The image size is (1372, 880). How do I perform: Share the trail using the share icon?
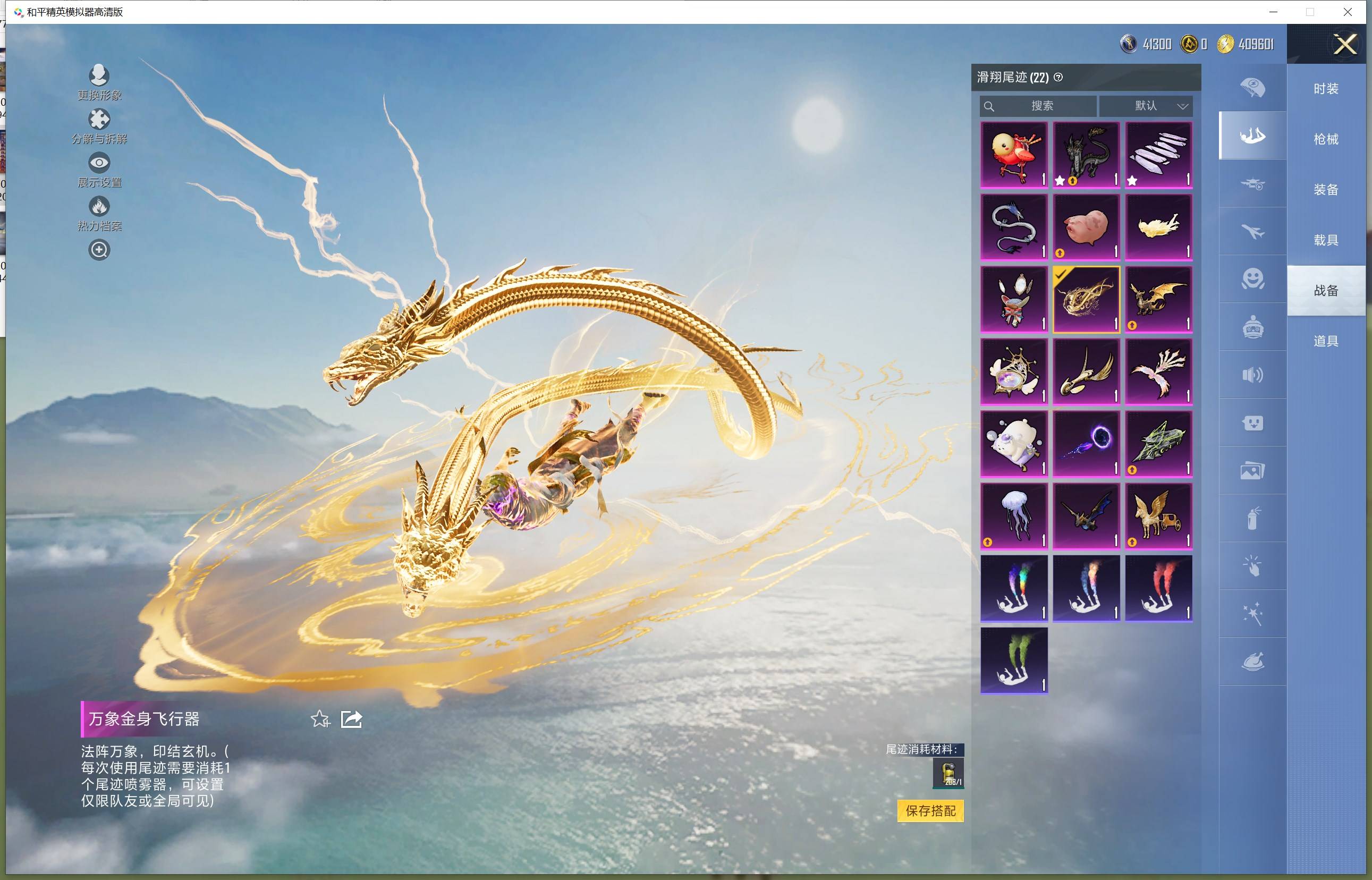pos(351,719)
